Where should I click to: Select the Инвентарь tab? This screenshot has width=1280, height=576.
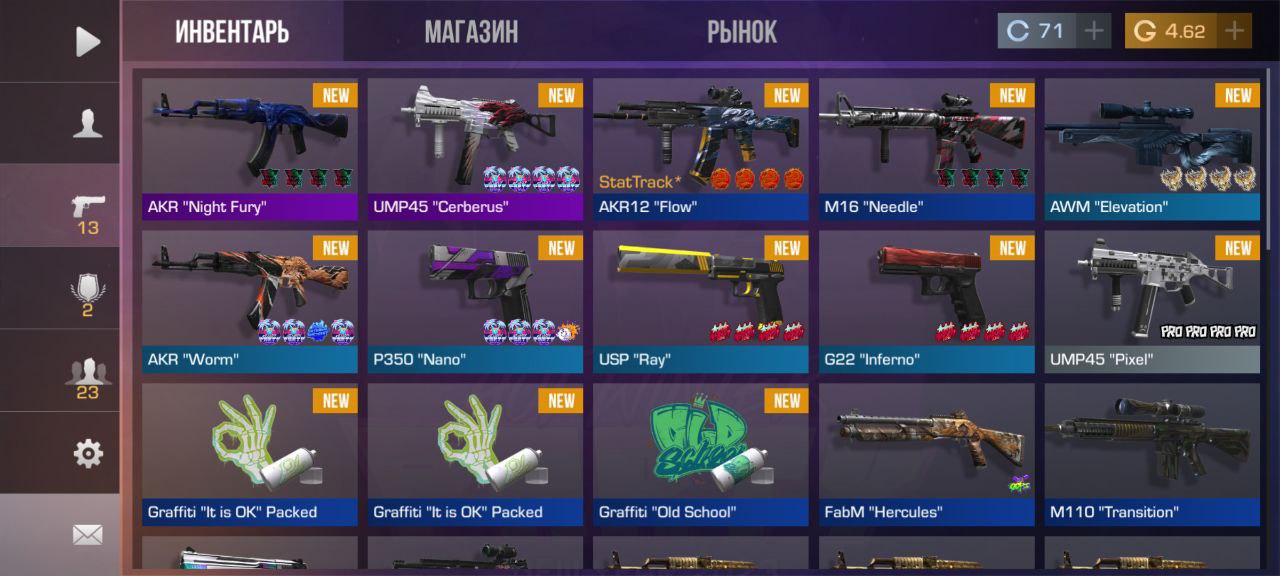[x=232, y=32]
